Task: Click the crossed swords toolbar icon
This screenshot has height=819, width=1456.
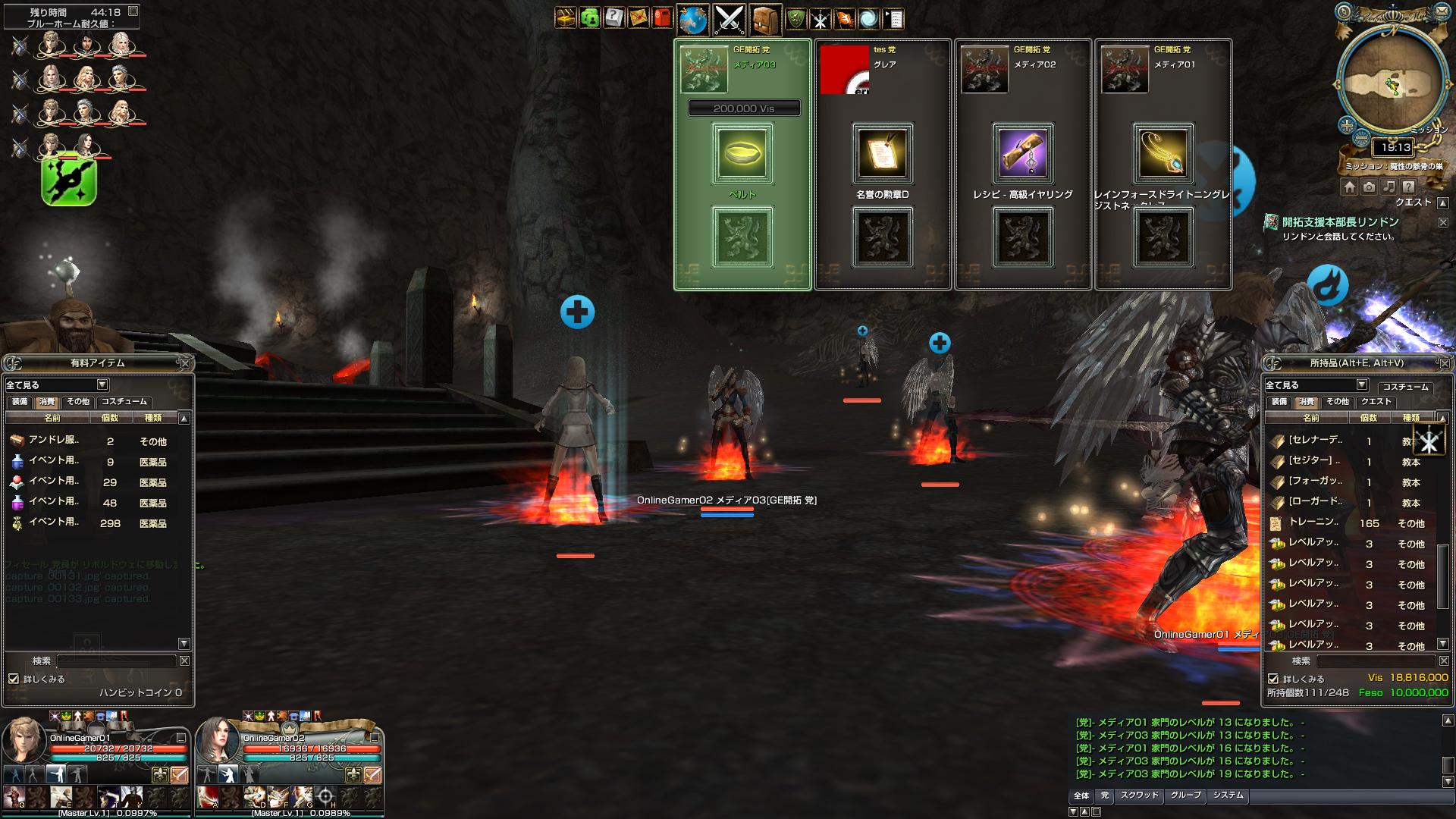Action: coord(729,20)
